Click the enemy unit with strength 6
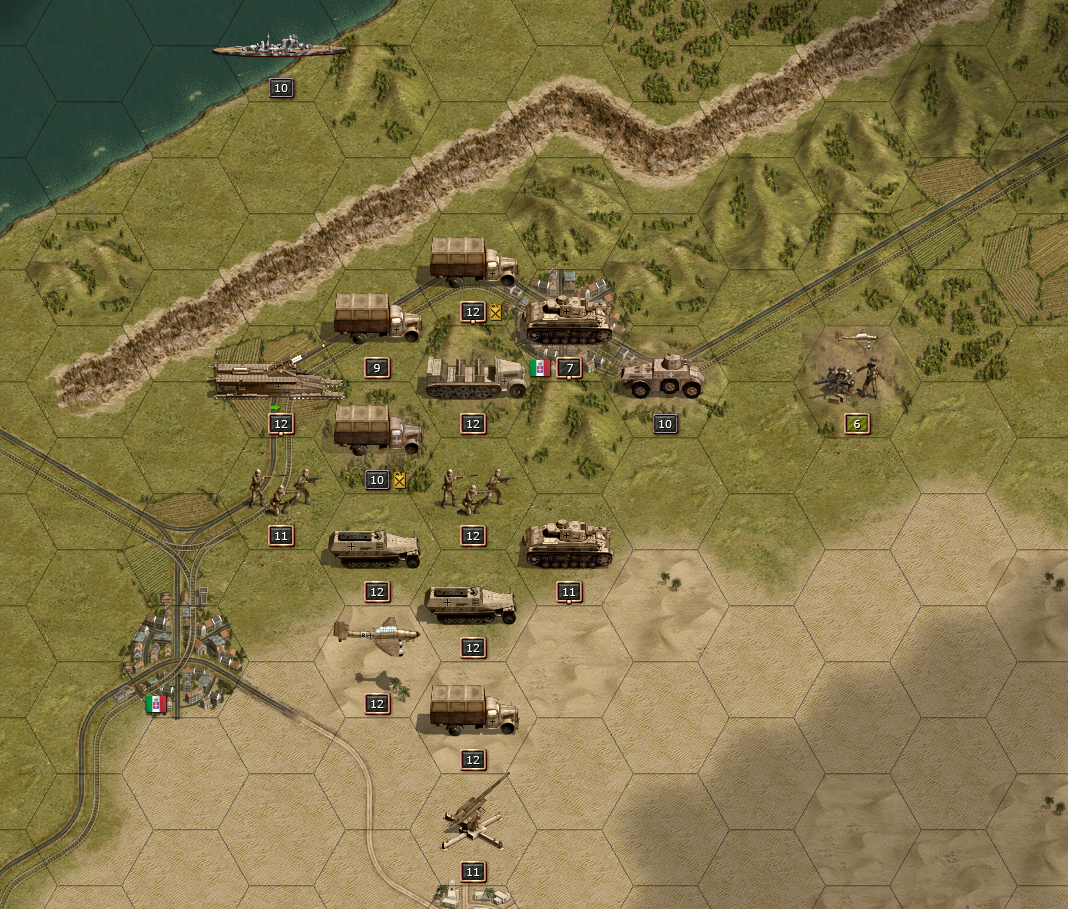 point(853,377)
